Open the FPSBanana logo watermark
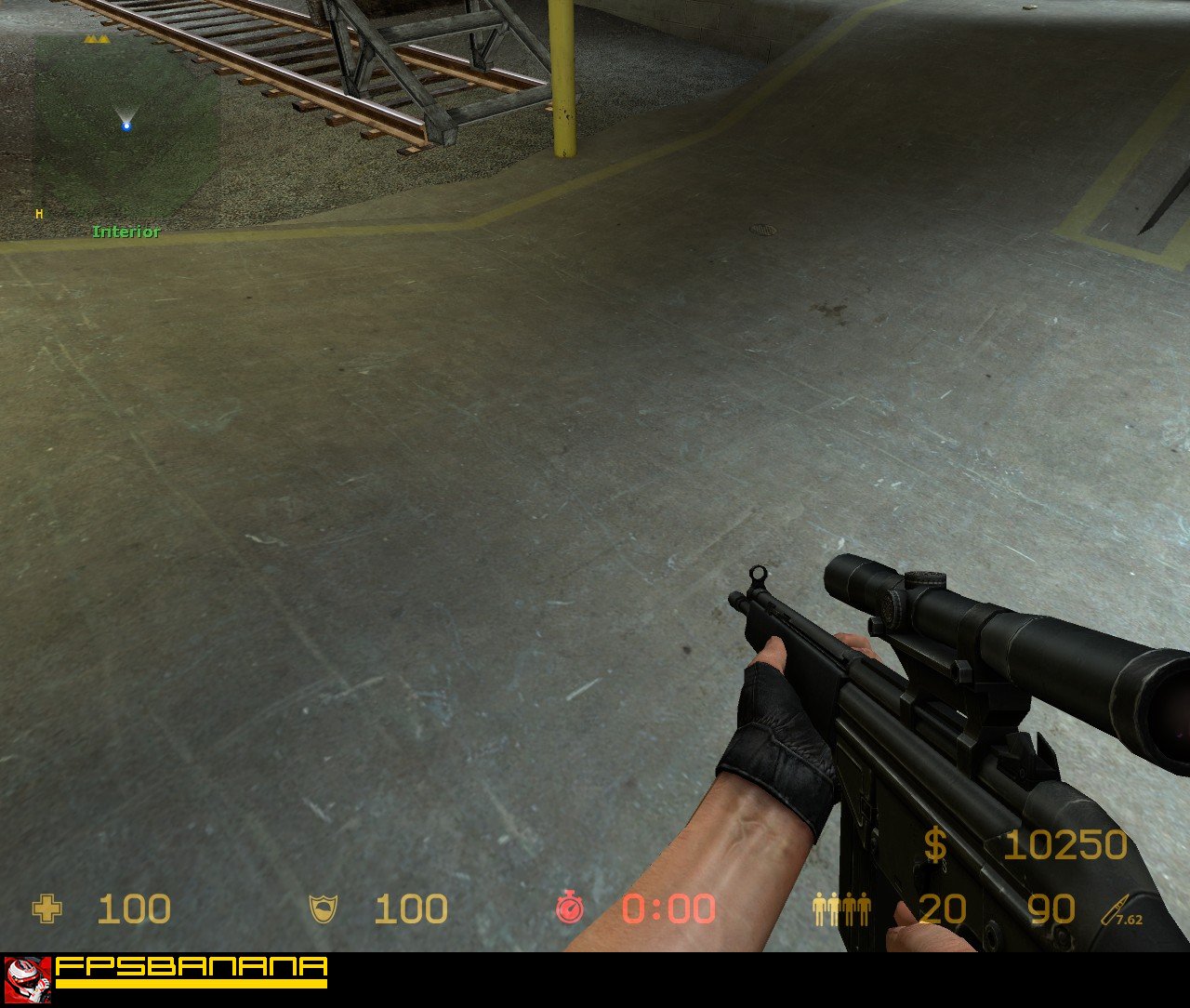 (x=165, y=972)
